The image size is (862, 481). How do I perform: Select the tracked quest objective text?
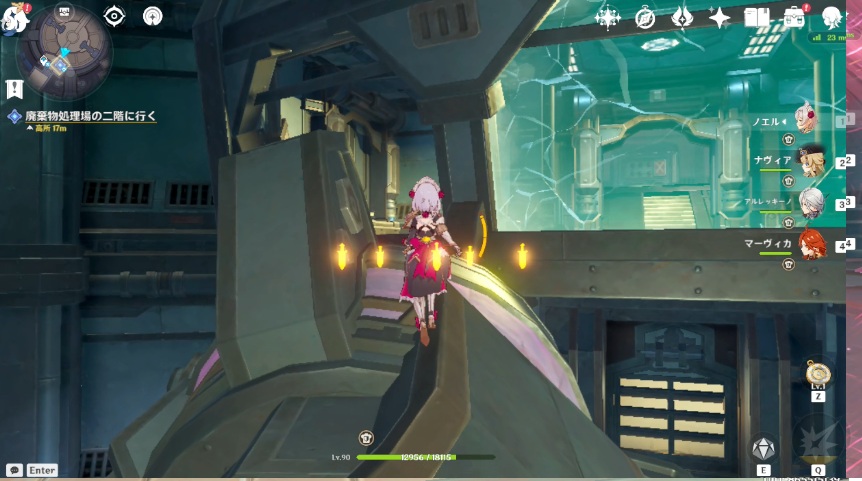(90, 116)
